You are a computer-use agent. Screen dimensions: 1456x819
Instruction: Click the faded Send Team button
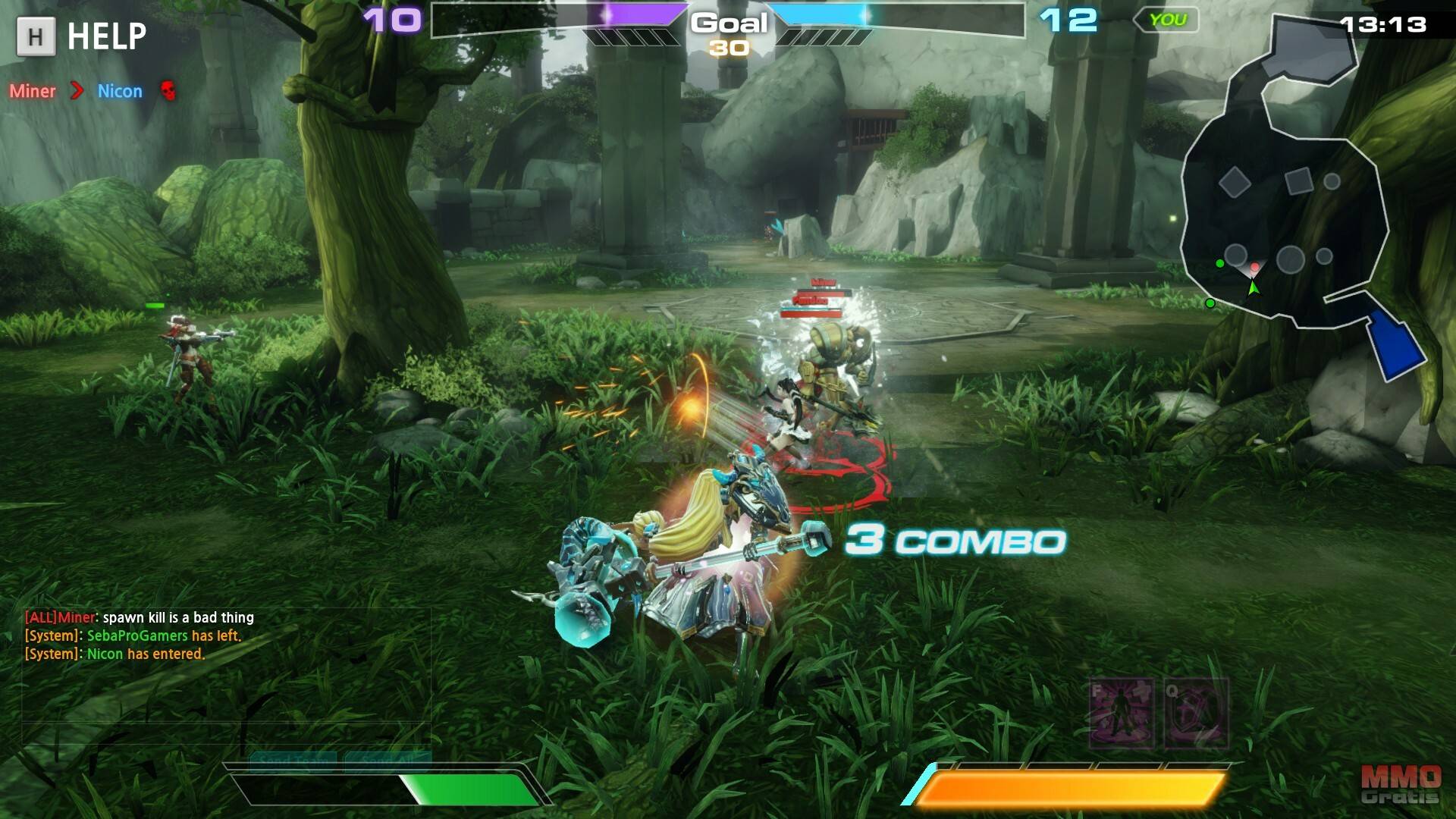pyautogui.click(x=293, y=759)
